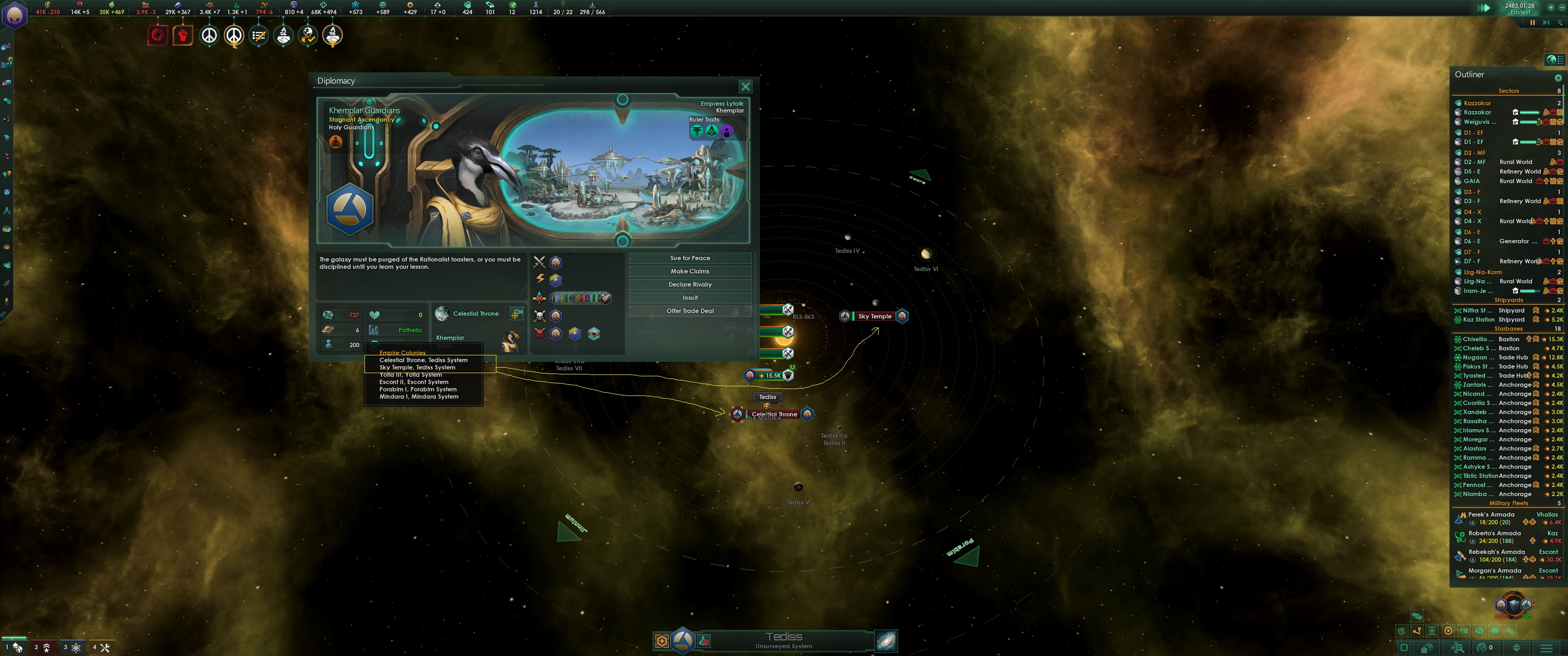Expand the Sectors header in Outliner
Viewport: 1568px width, 656px height.
[x=1508, y=91]
